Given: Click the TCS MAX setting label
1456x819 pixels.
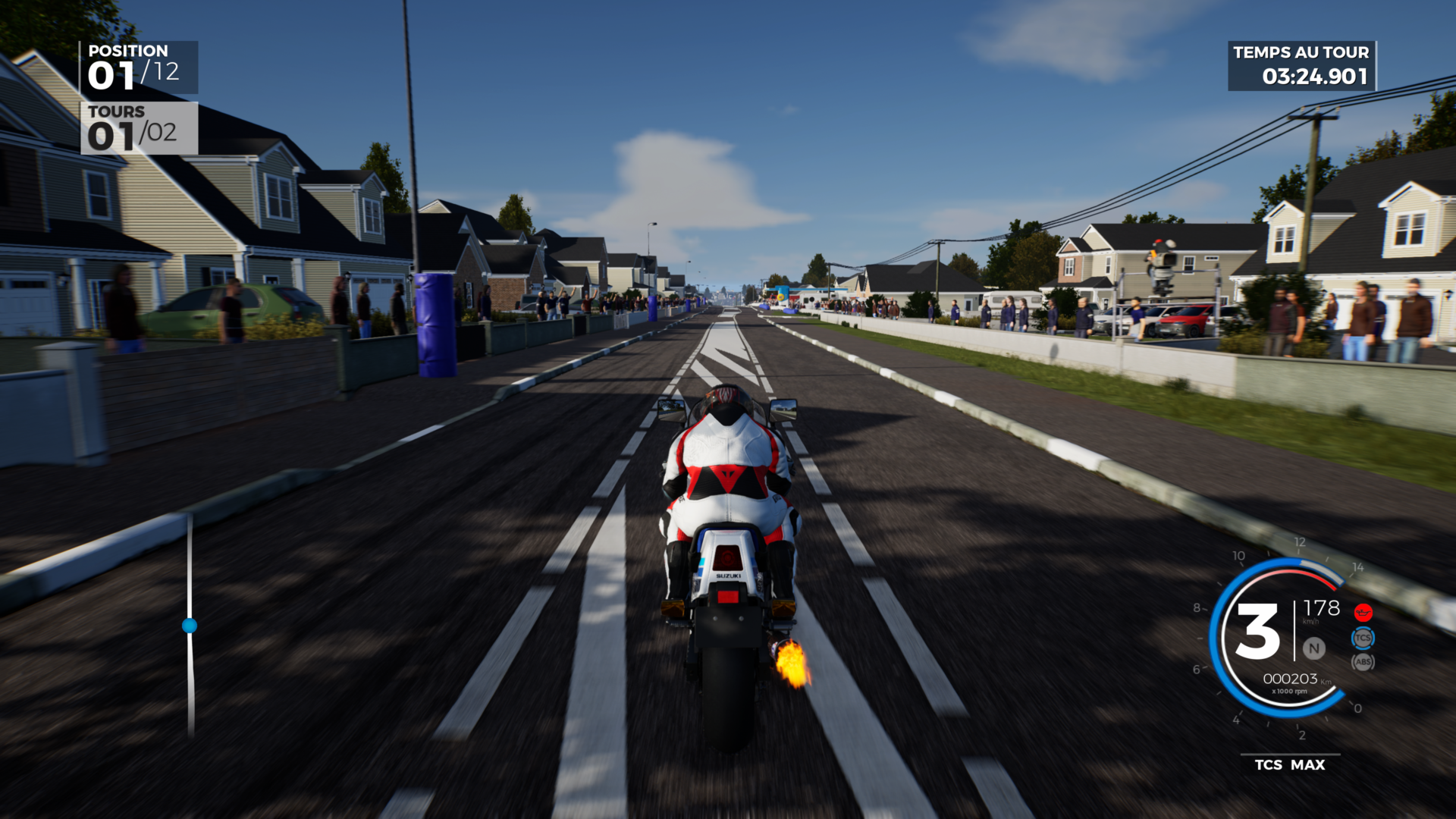Looking at the screenshot, I should 1289,764.
